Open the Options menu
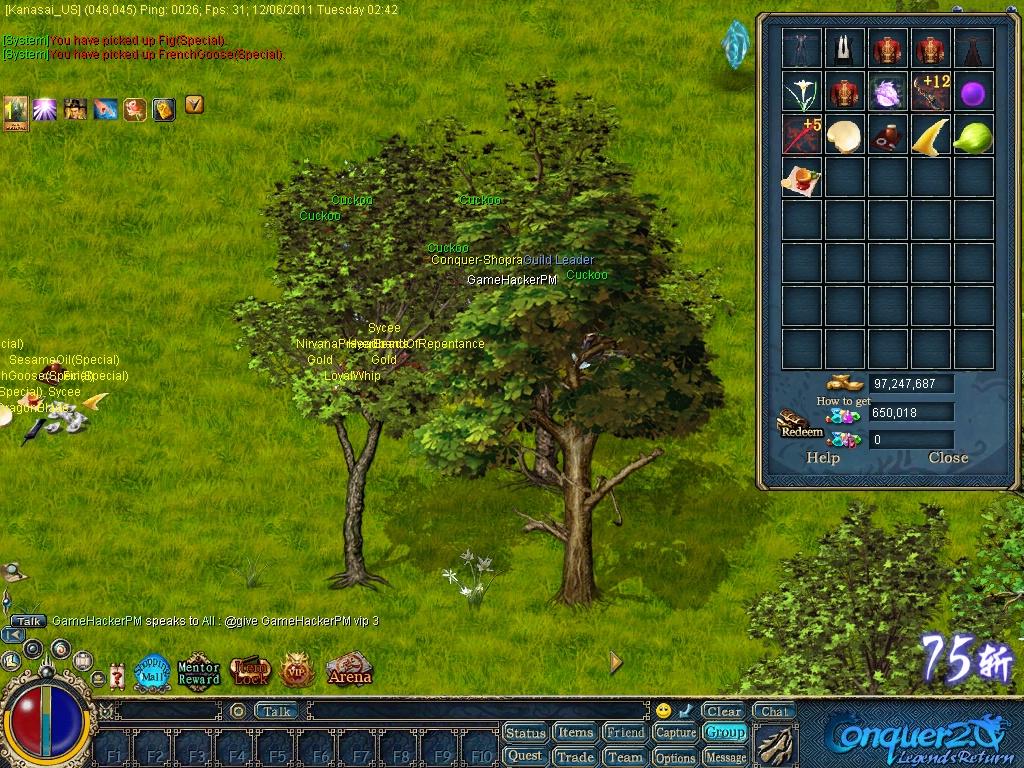 (676, 757)
